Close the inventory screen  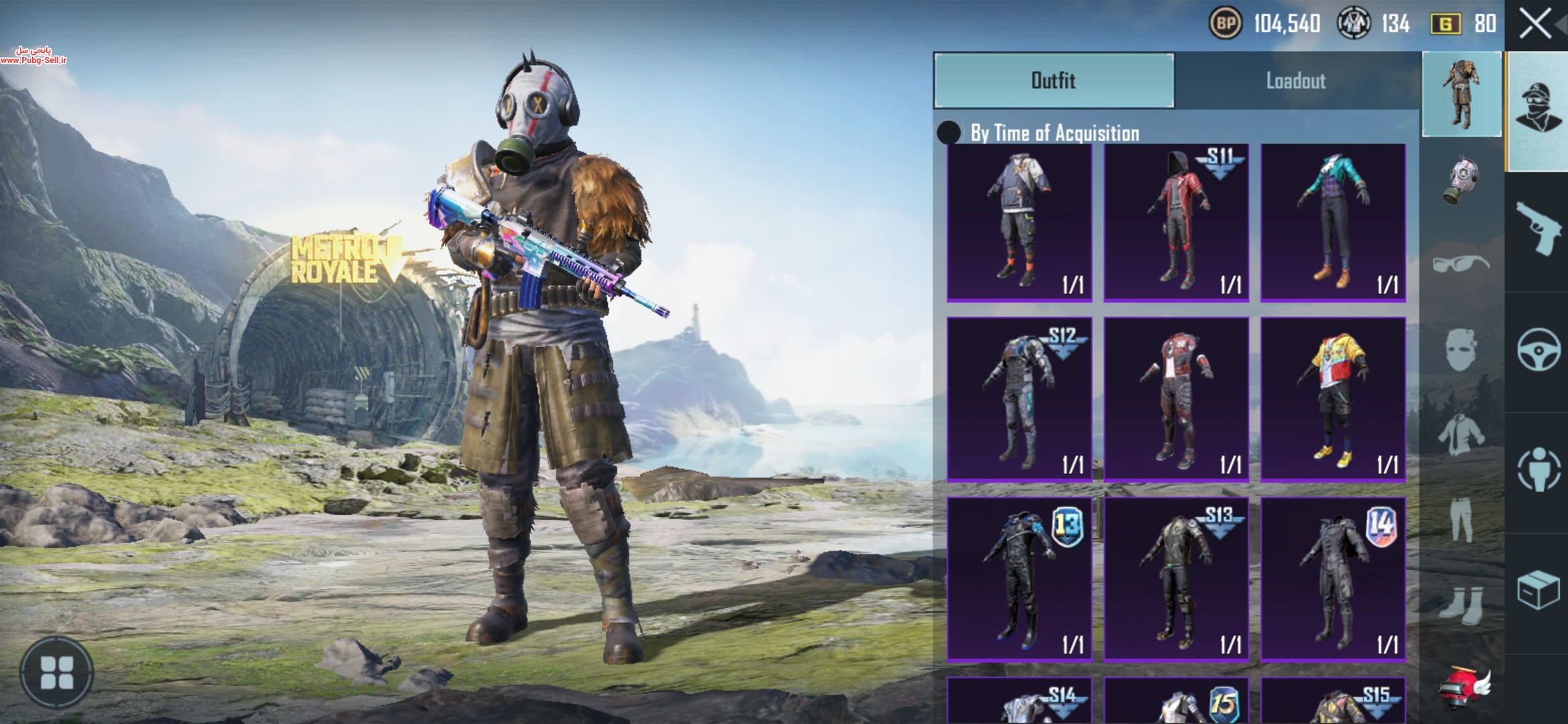click(x=1534, y=25)
